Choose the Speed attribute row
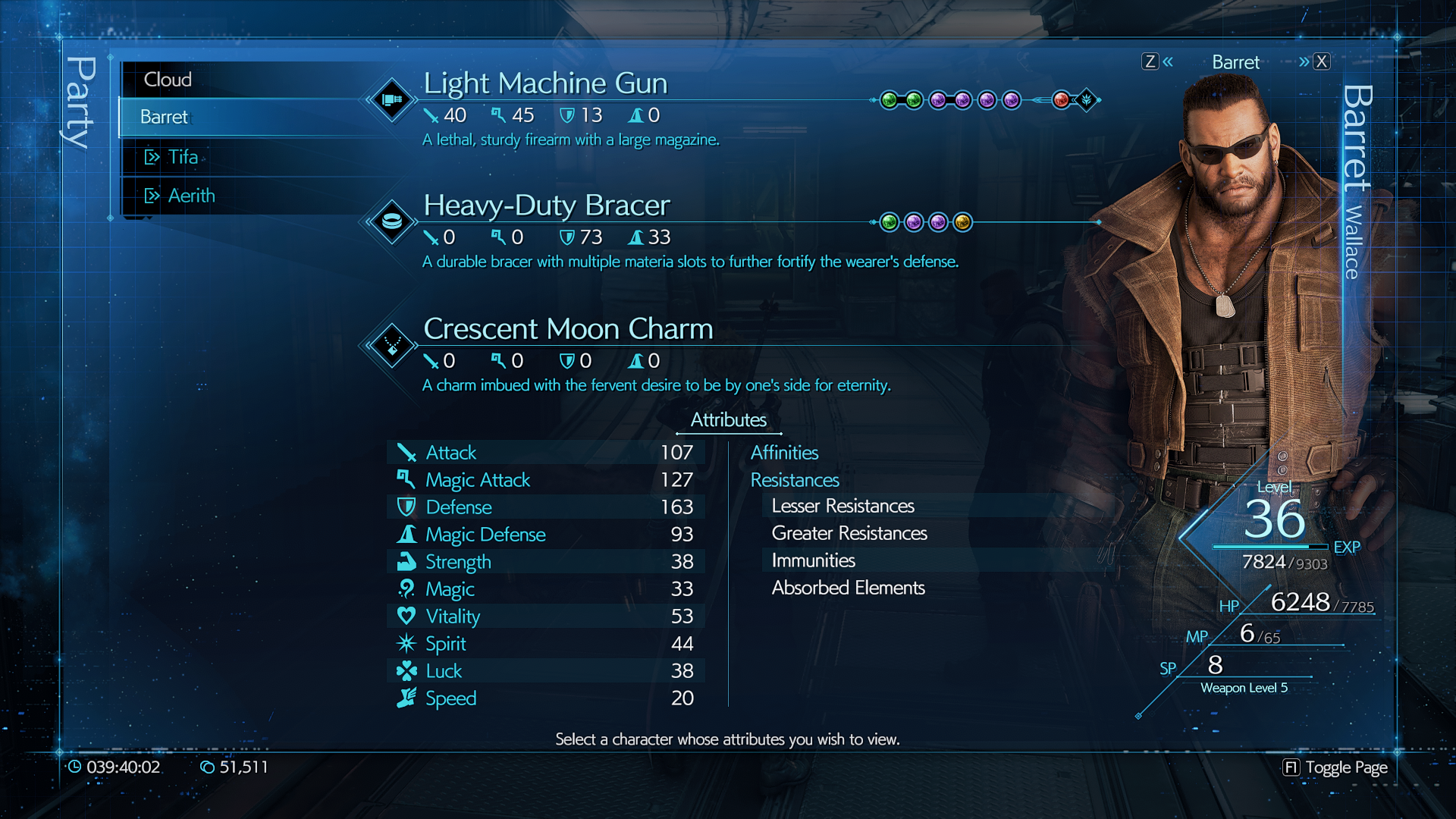1456x819 pixels. point(546,698)
